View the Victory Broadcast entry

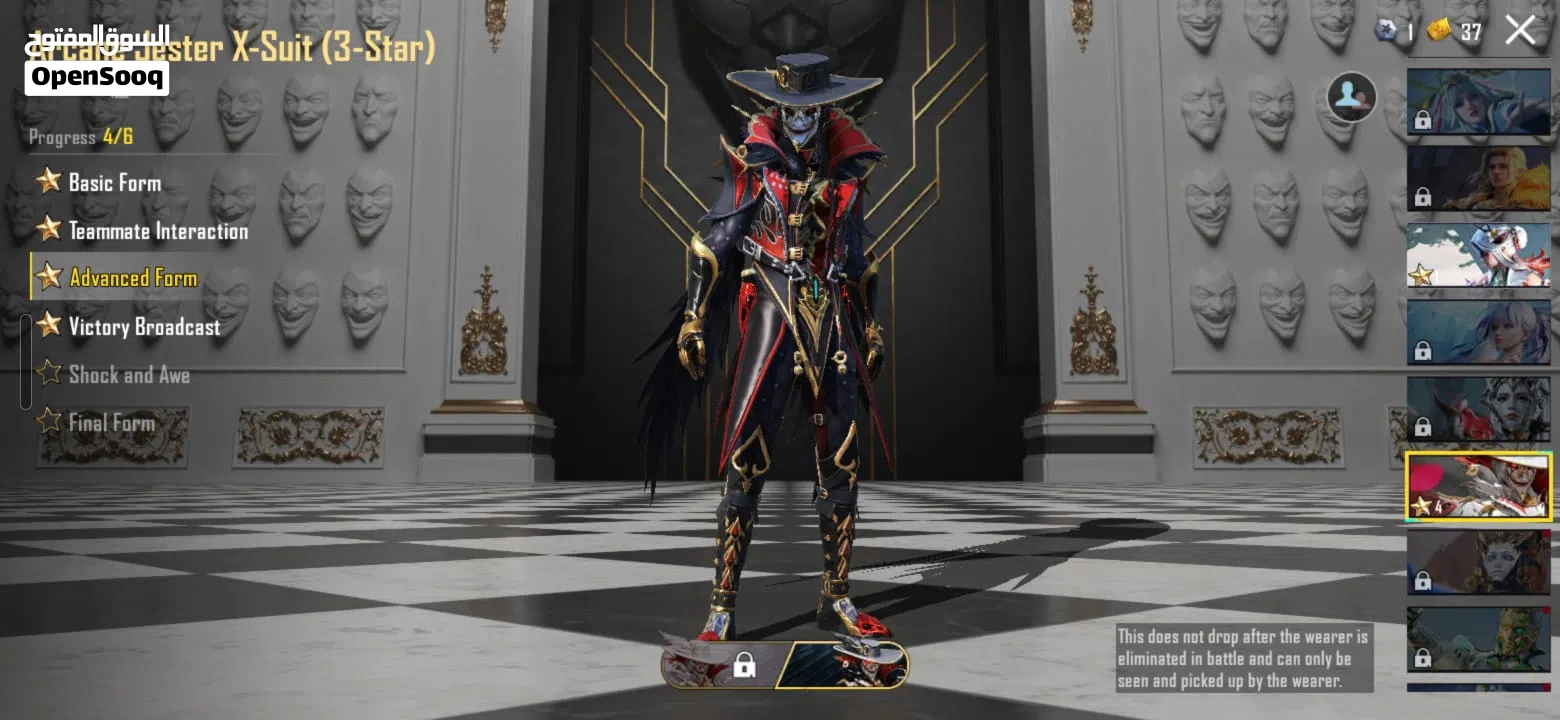point(143,327)
